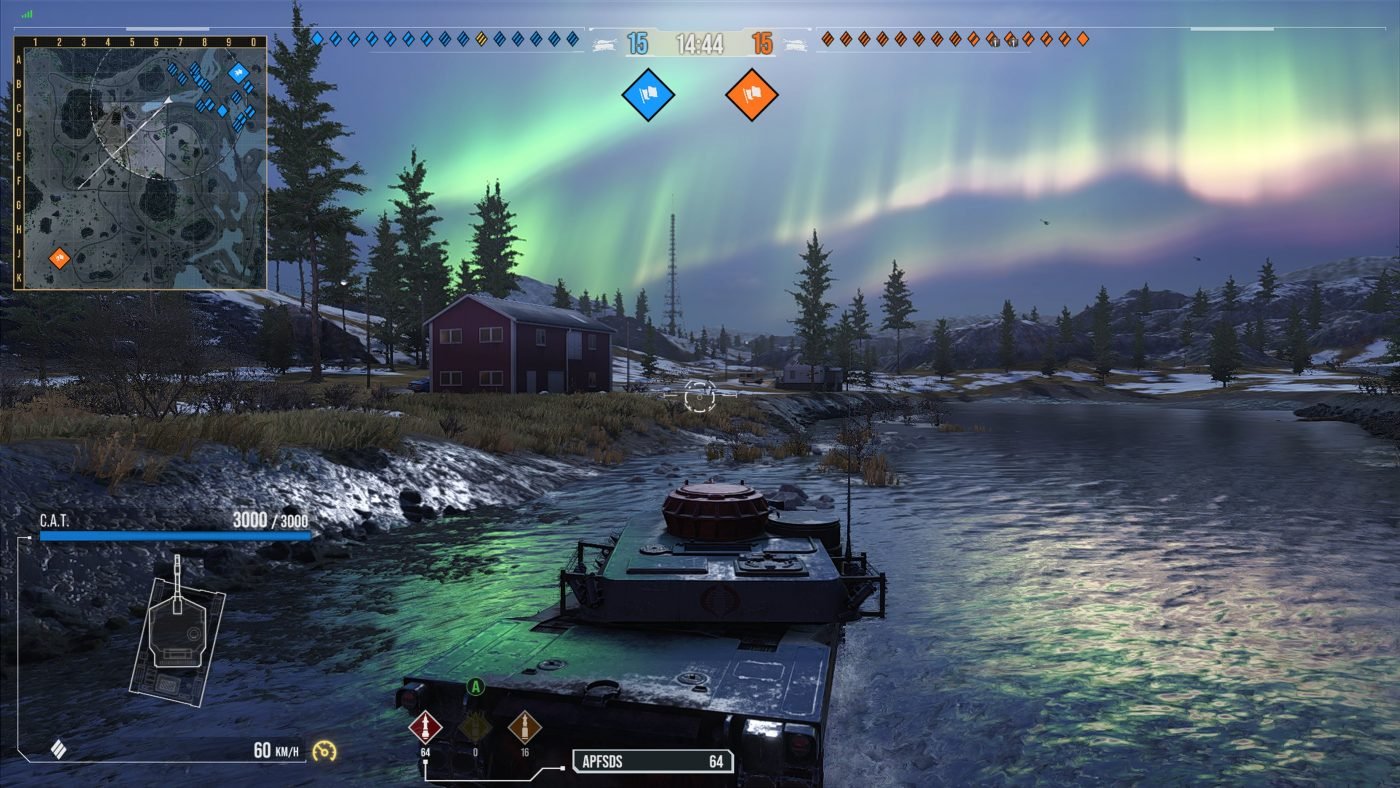Toggle the yellow speedometer cruise control icon

[324, 750]
